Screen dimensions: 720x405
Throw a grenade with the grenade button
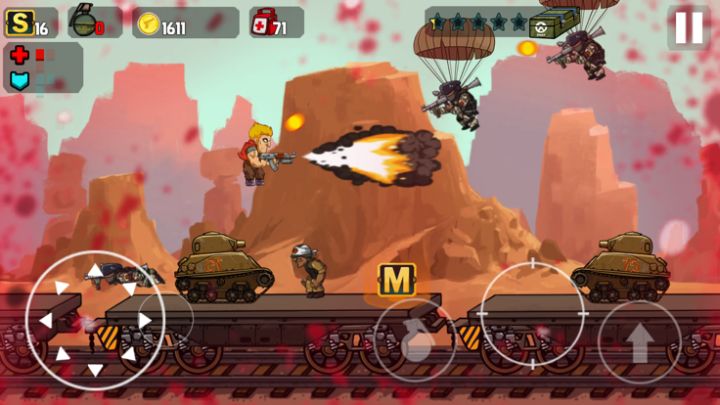click(x=416, y=342)
